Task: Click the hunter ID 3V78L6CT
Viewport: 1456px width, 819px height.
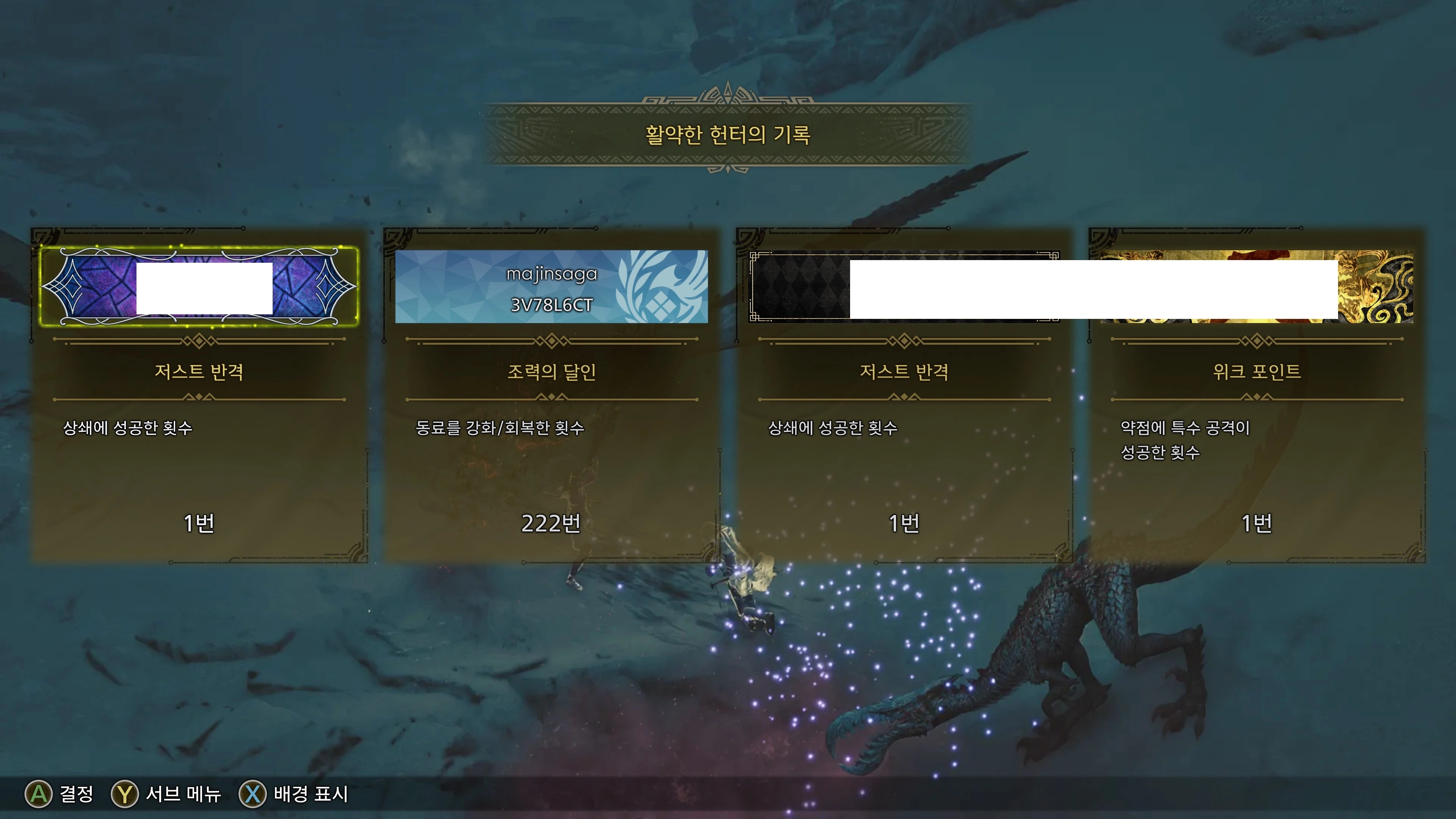Action: [x=551, y=305]
